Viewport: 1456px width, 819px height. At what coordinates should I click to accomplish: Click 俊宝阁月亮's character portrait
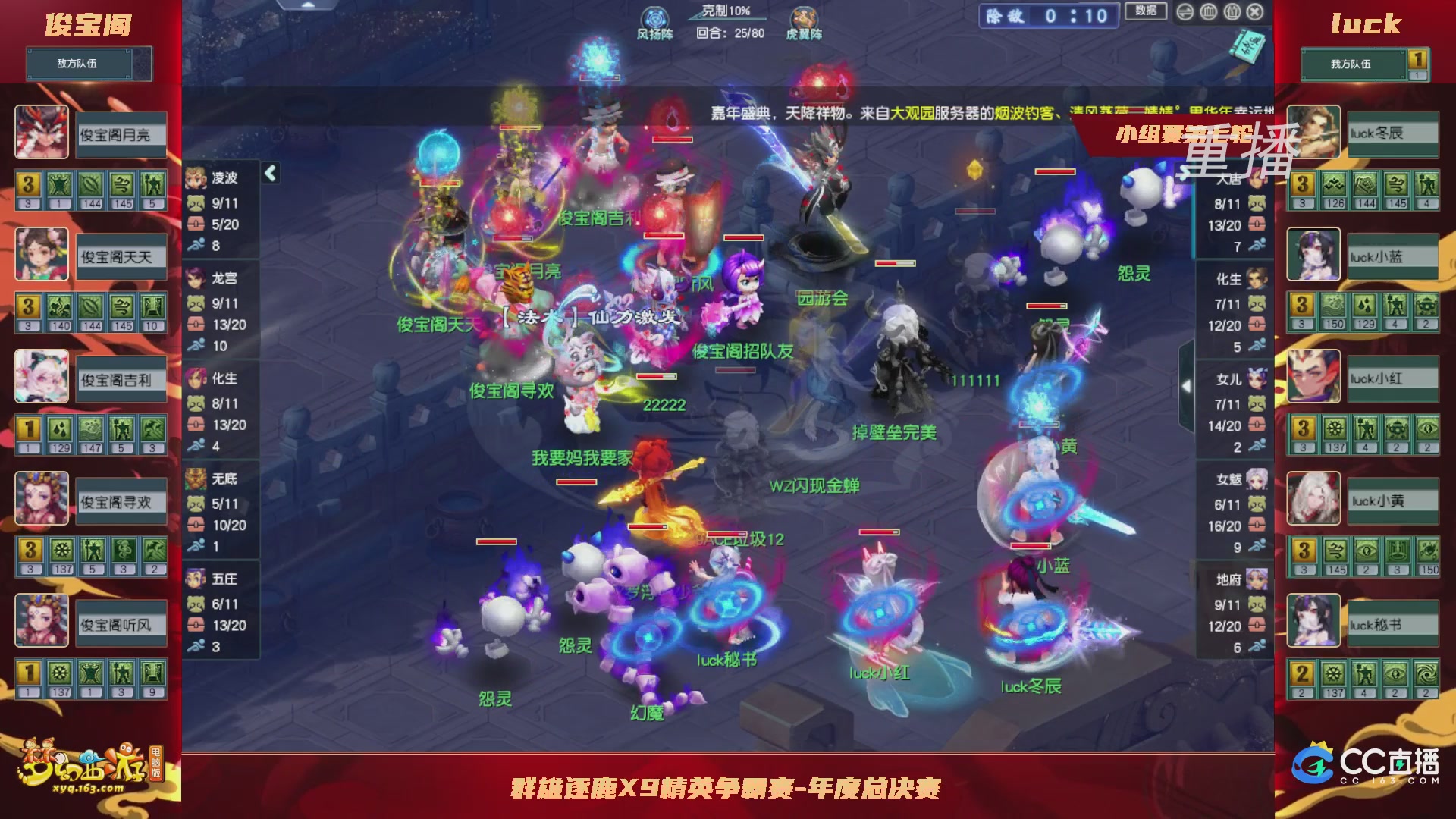[x=42, y=133]
